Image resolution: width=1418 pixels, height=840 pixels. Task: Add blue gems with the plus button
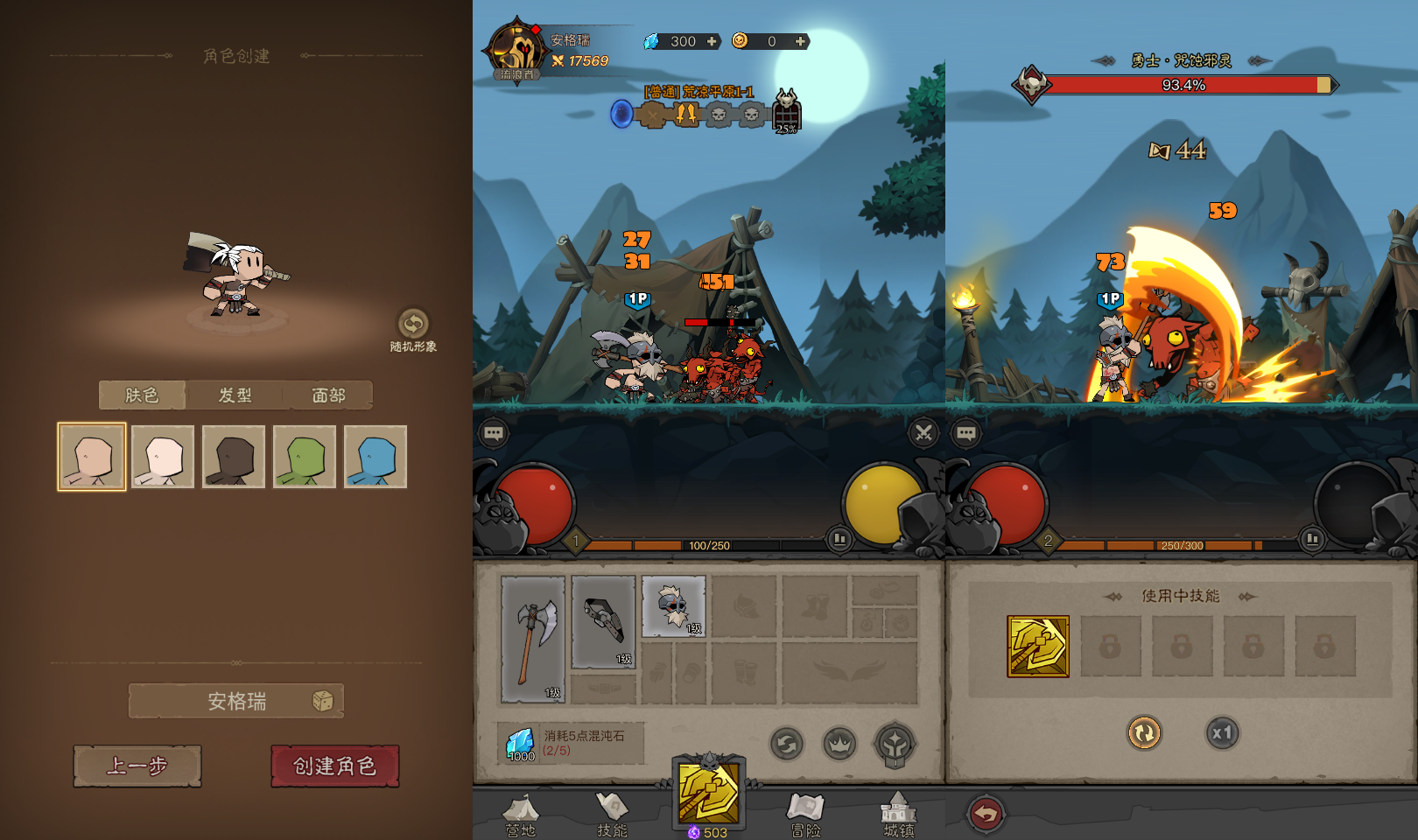[x=712, y=41]
